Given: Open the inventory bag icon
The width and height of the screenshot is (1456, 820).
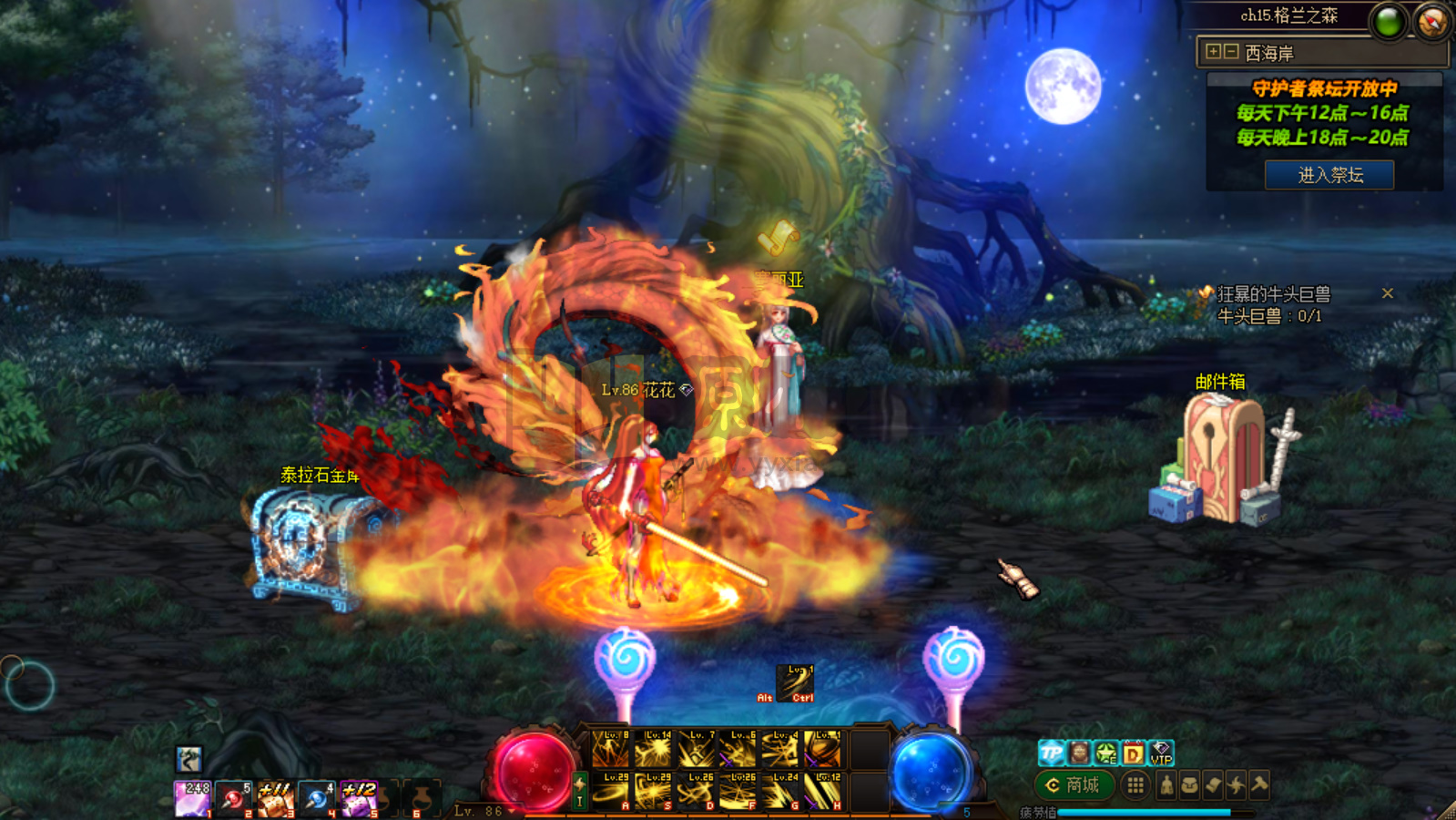Looking at the screenshot, I should (x=1189, y=784).
